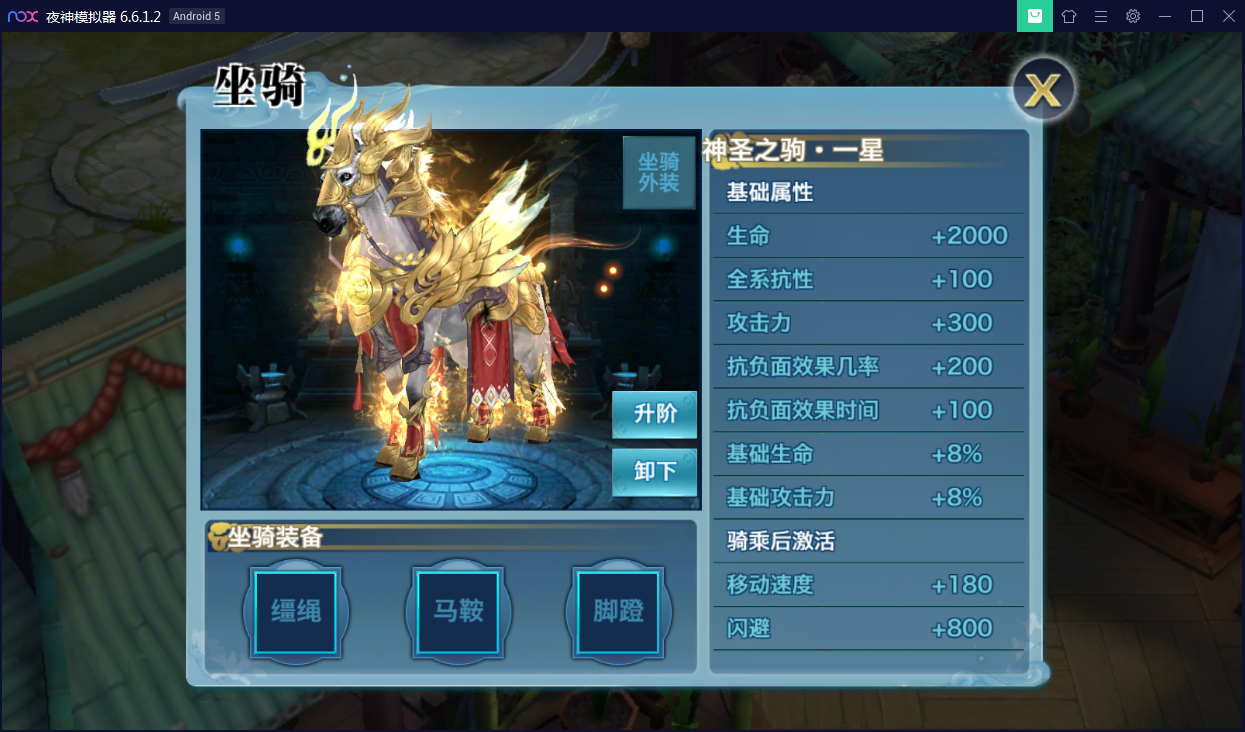1245x732 pixels.
Task: Click the 升阶 upgrade button
Action: click(655, 414)
